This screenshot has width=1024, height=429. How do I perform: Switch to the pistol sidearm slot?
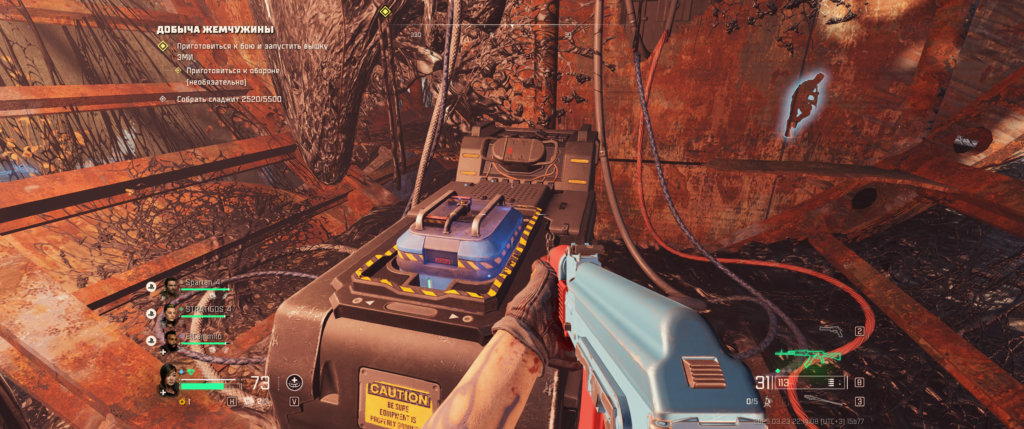pyautogui.click(x=831, y=330)
